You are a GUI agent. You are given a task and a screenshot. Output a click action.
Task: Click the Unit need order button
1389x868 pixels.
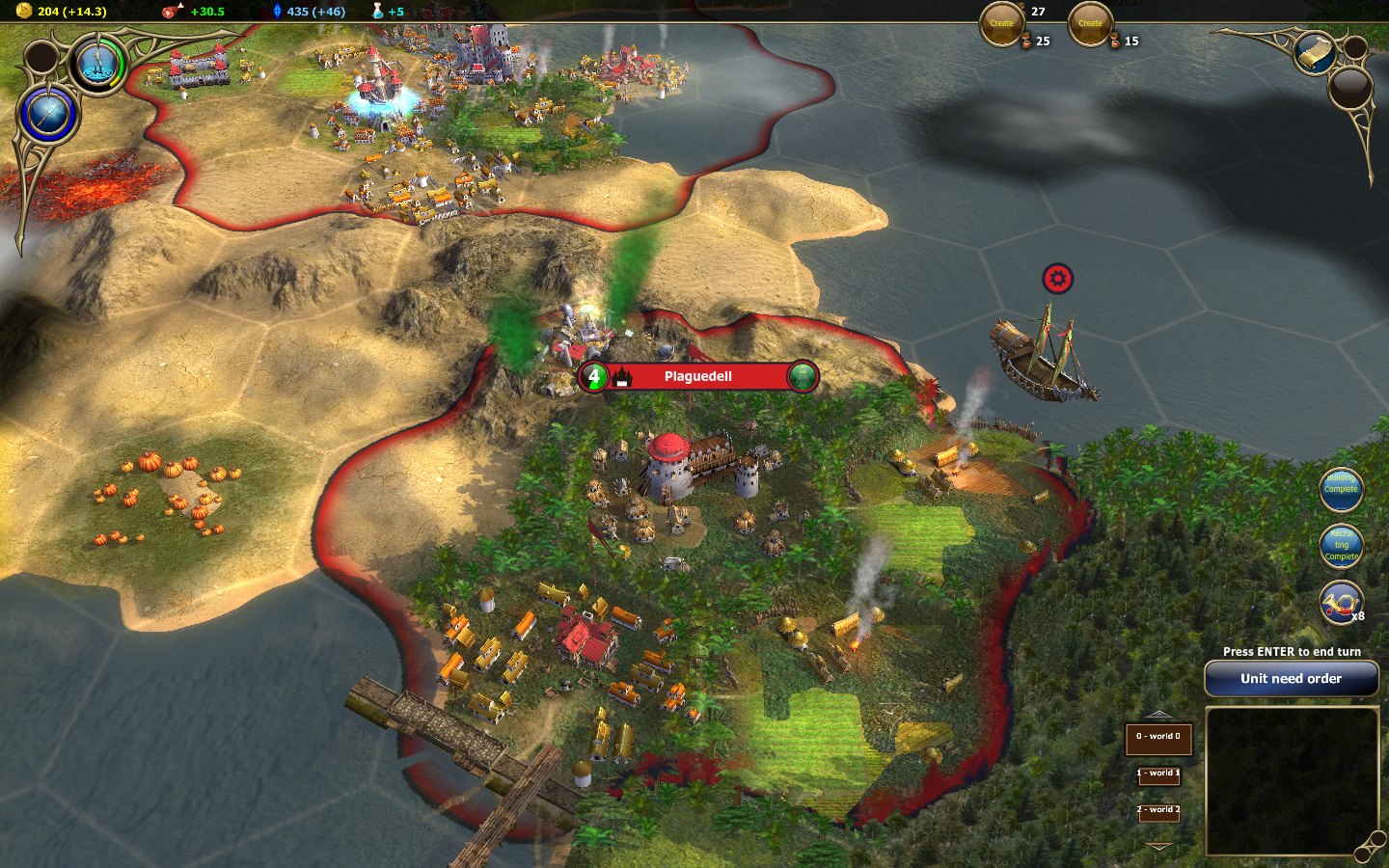(x=1291, y=679)
